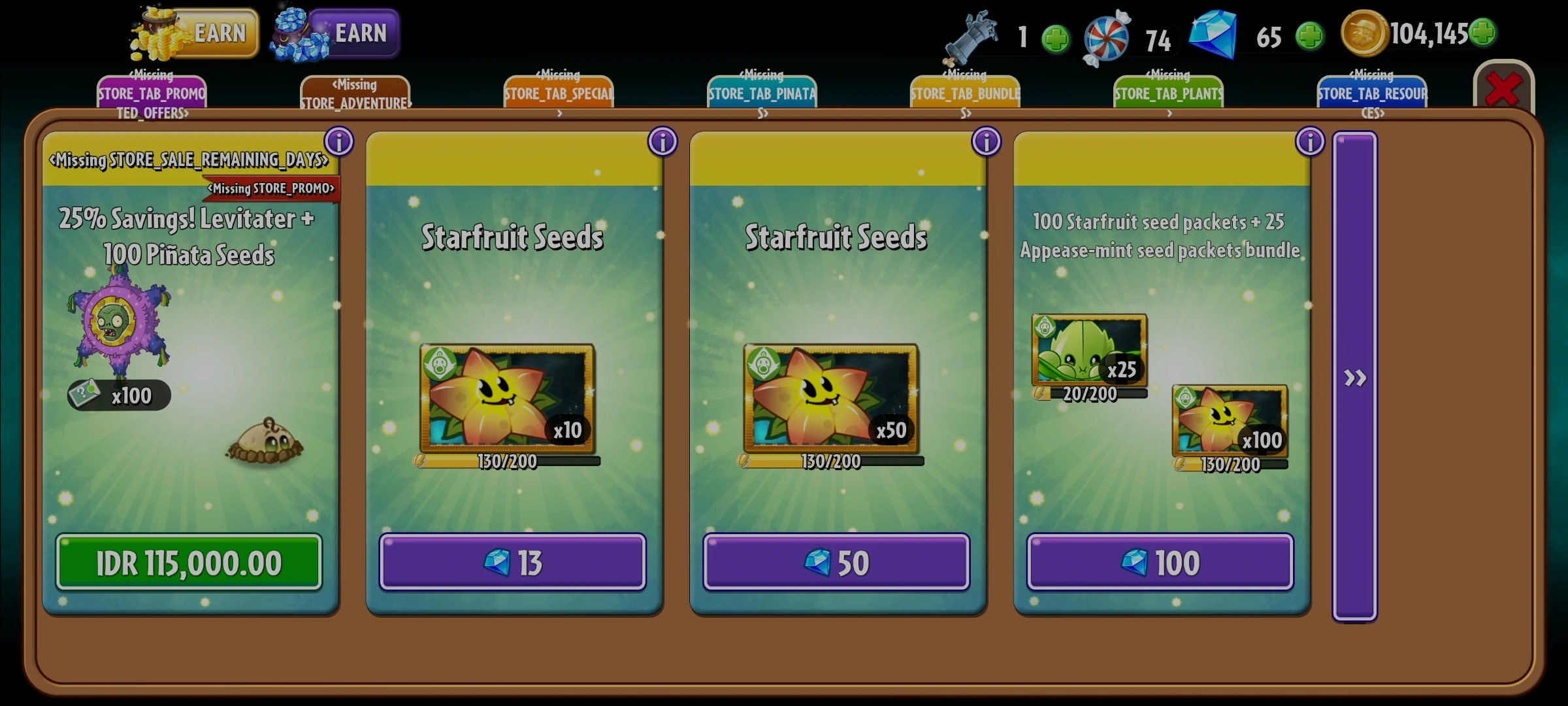The height and width of the screenshot is (706, 1568).
Task: Open the STORE_TAB_PINATAS tab
Action: pyautogui.click(x=761, y=93)
